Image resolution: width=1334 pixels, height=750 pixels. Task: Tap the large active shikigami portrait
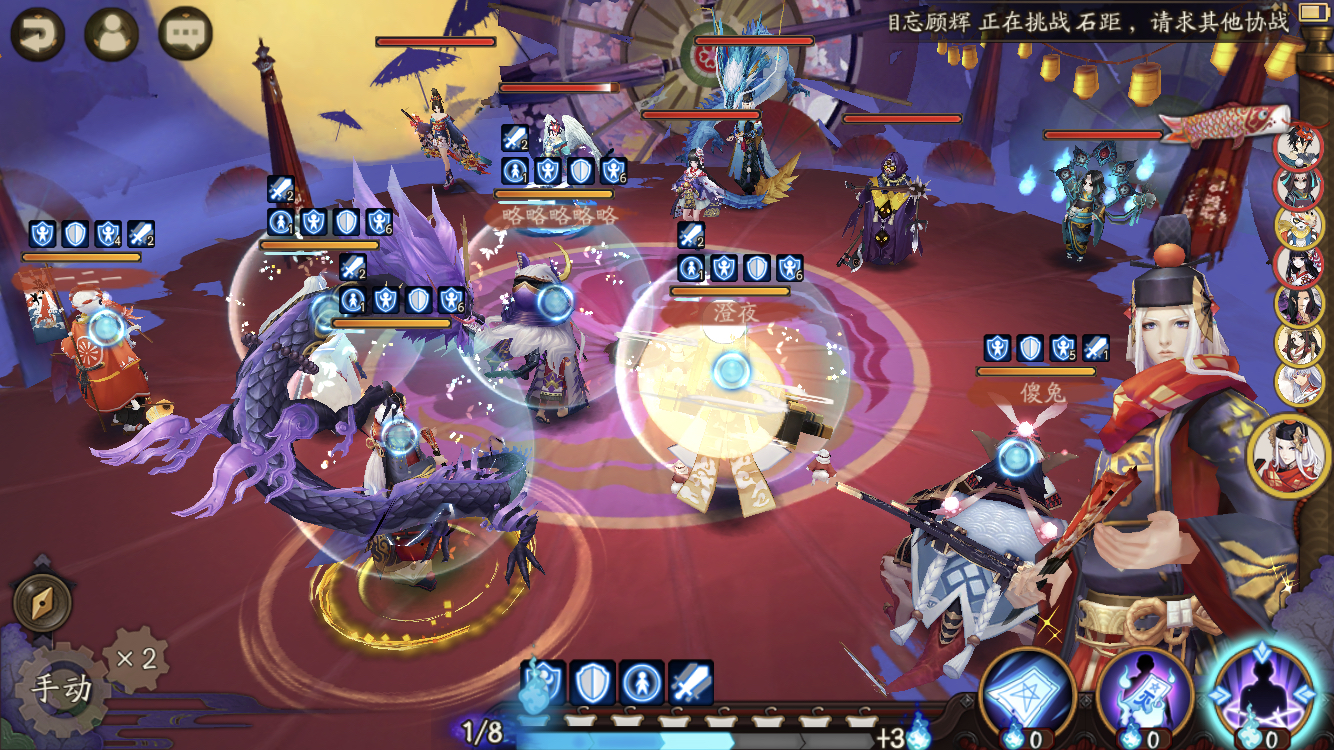coord(1290,455)
